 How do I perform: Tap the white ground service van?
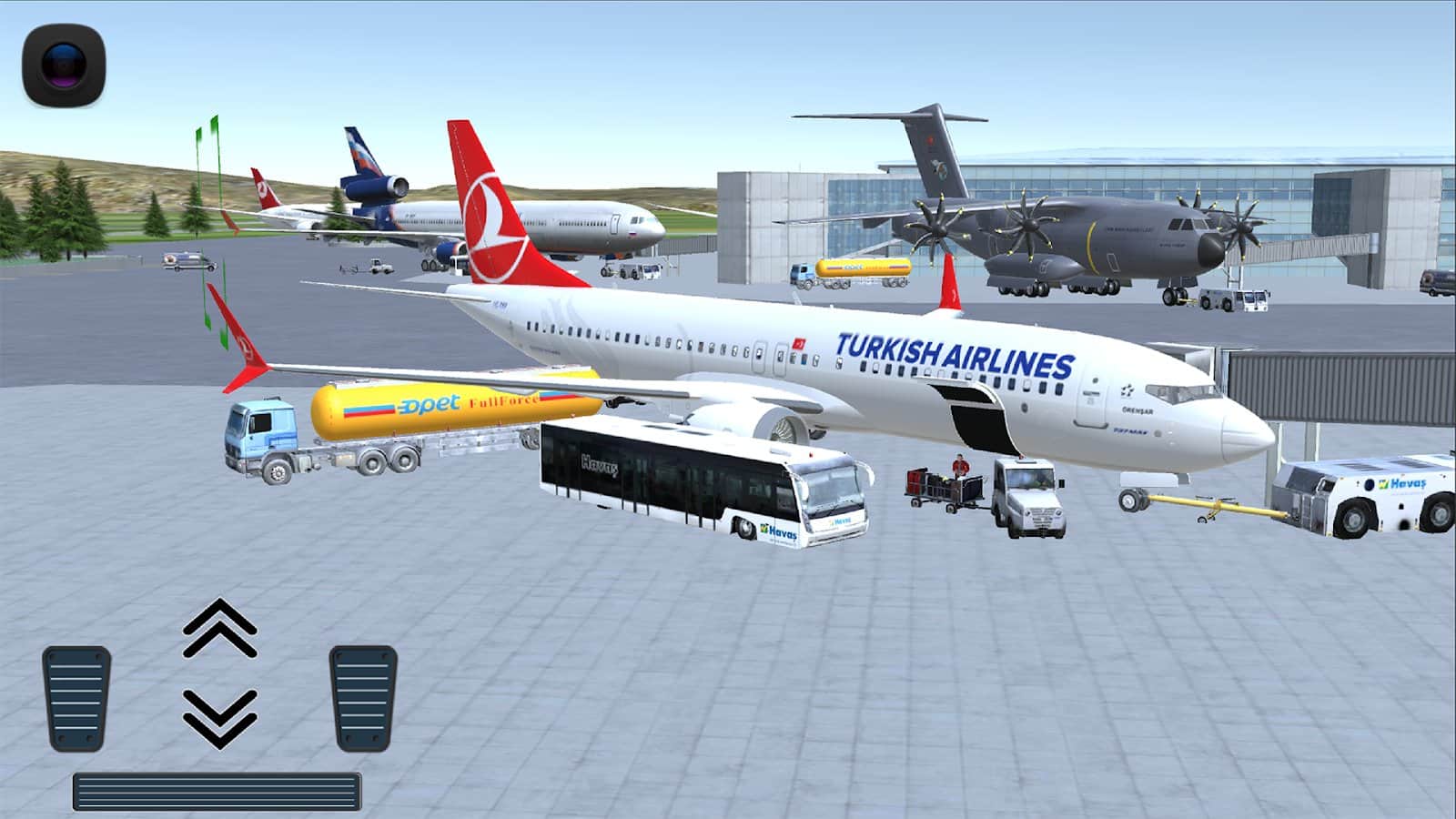pos(1028,496)
